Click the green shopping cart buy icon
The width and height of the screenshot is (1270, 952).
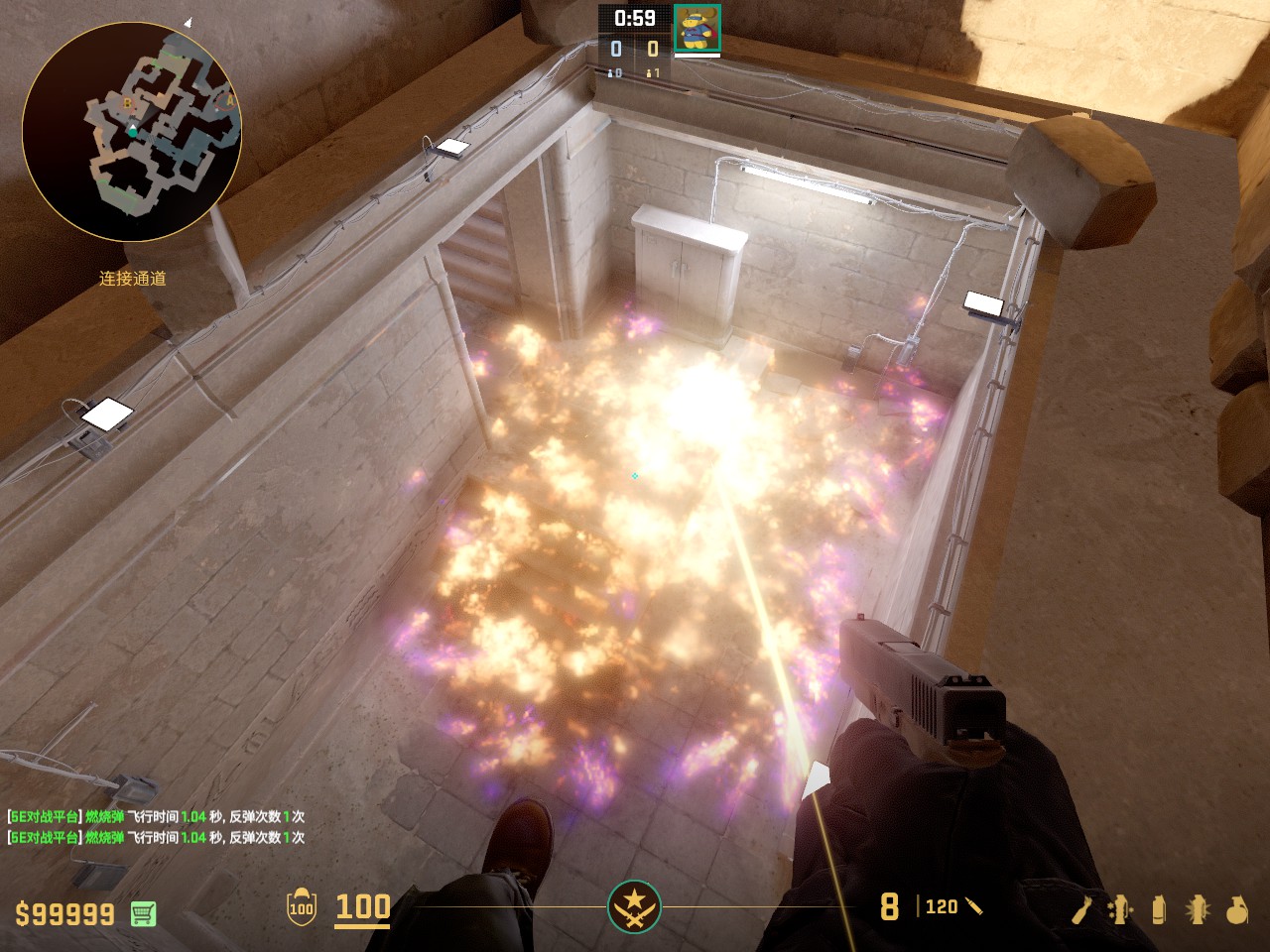tap(143, 912)
